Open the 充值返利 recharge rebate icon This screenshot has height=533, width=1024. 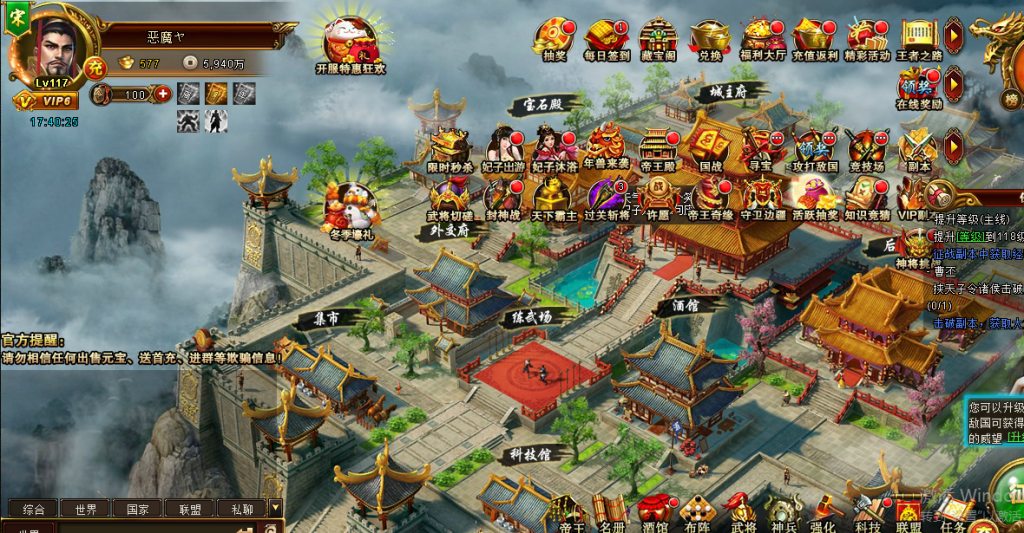(813, 38)
